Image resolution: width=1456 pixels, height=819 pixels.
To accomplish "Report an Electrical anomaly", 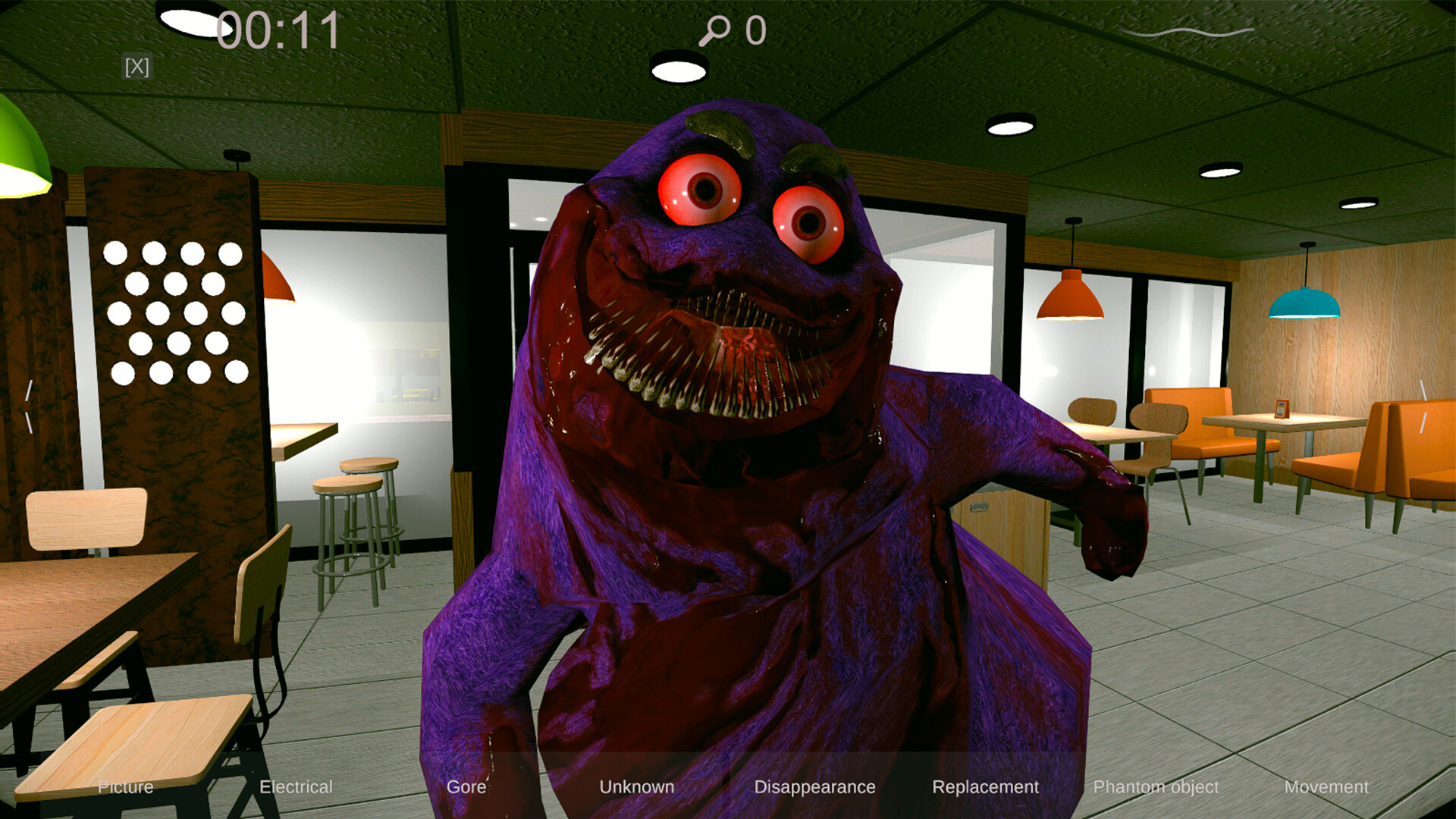I will click(296, 786).
